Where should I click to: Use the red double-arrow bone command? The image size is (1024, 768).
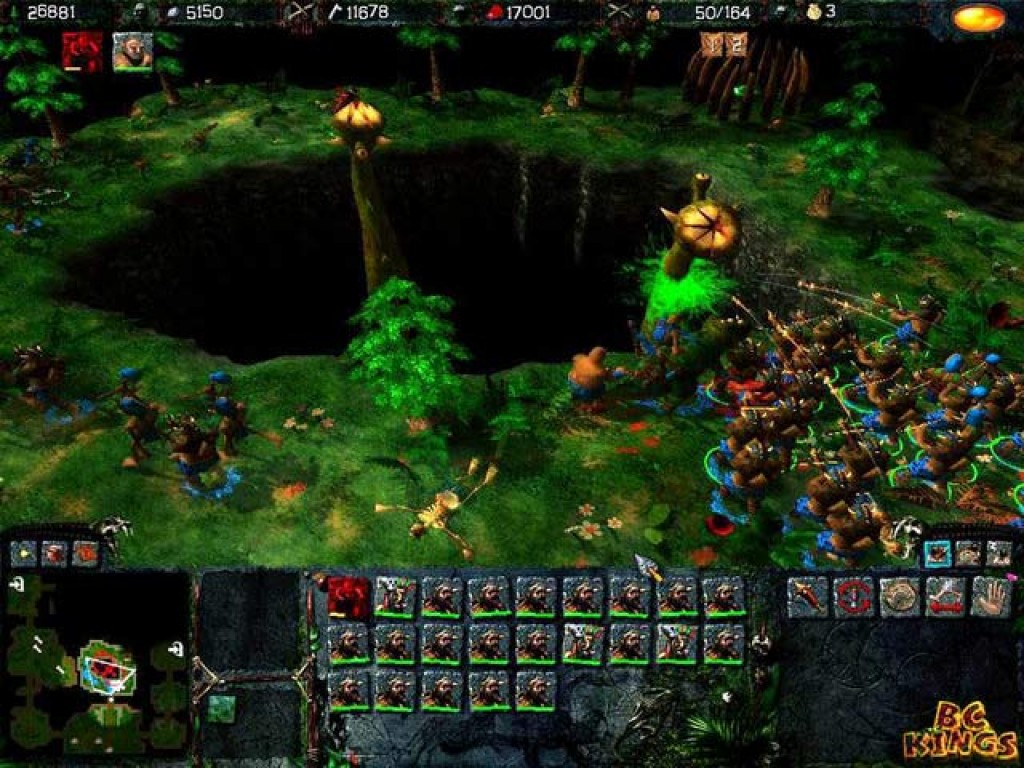(945, 597)
